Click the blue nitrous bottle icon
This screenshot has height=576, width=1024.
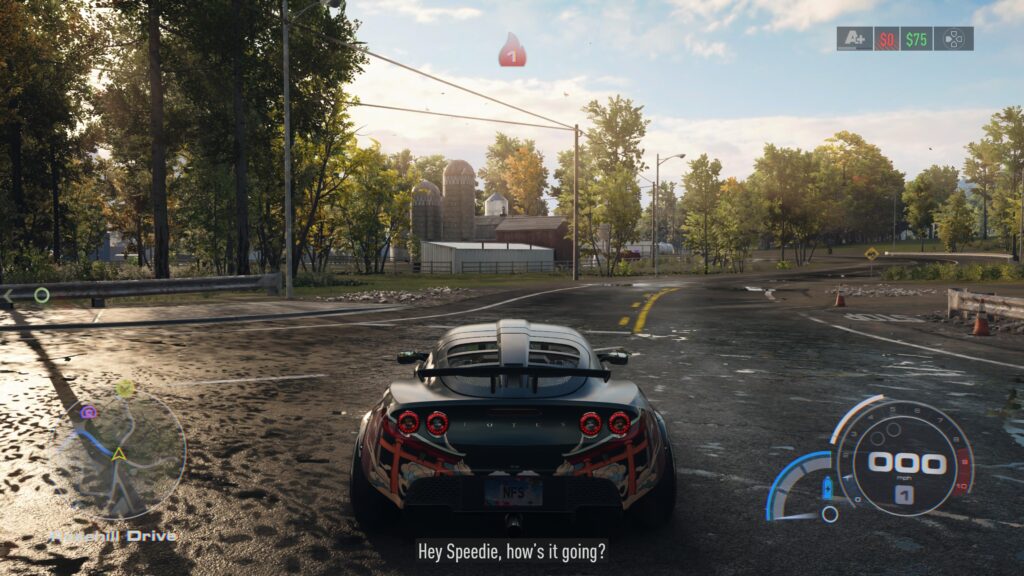point(827,489)
